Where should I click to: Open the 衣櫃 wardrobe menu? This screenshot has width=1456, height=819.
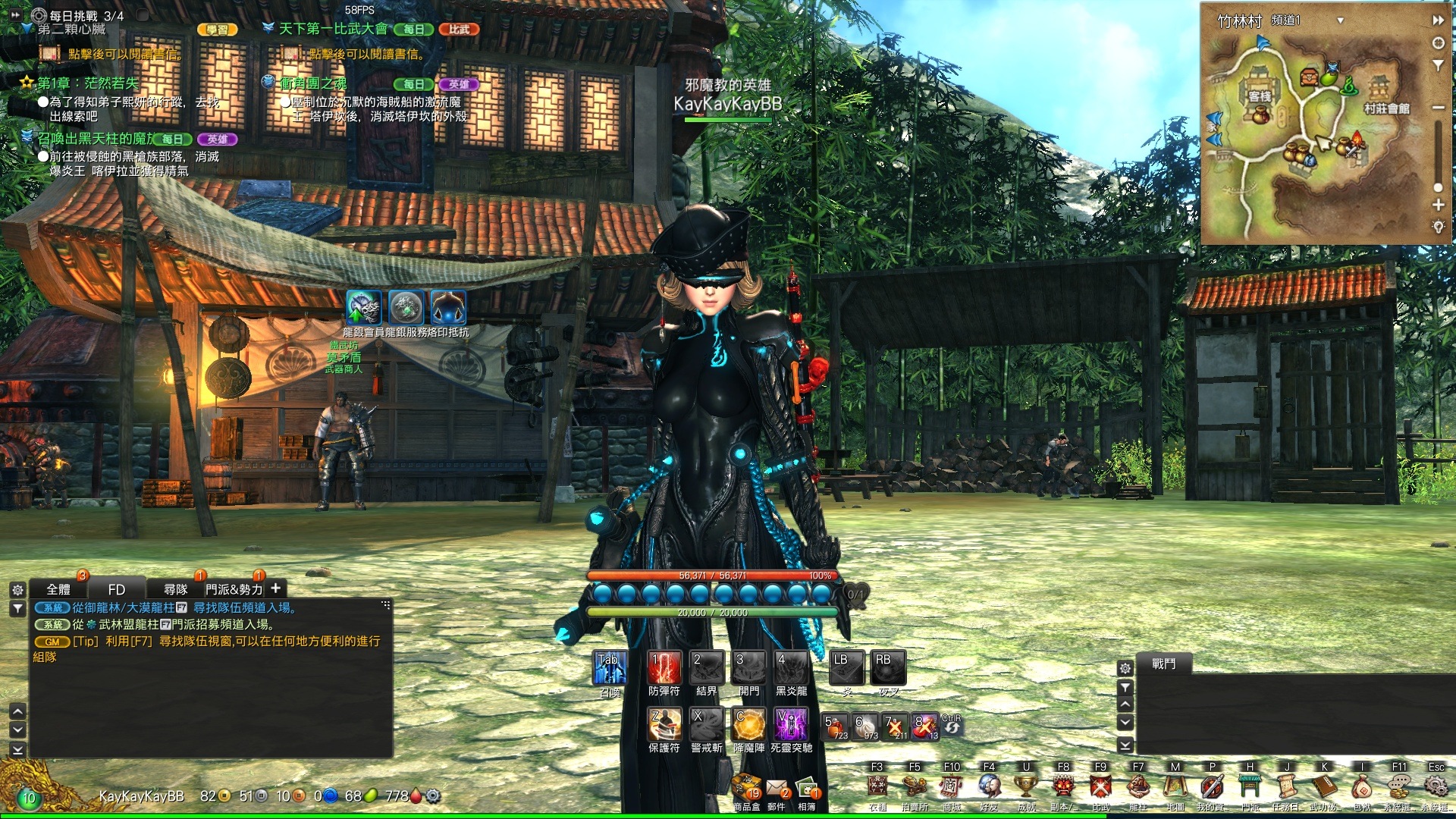coord(877,787)
